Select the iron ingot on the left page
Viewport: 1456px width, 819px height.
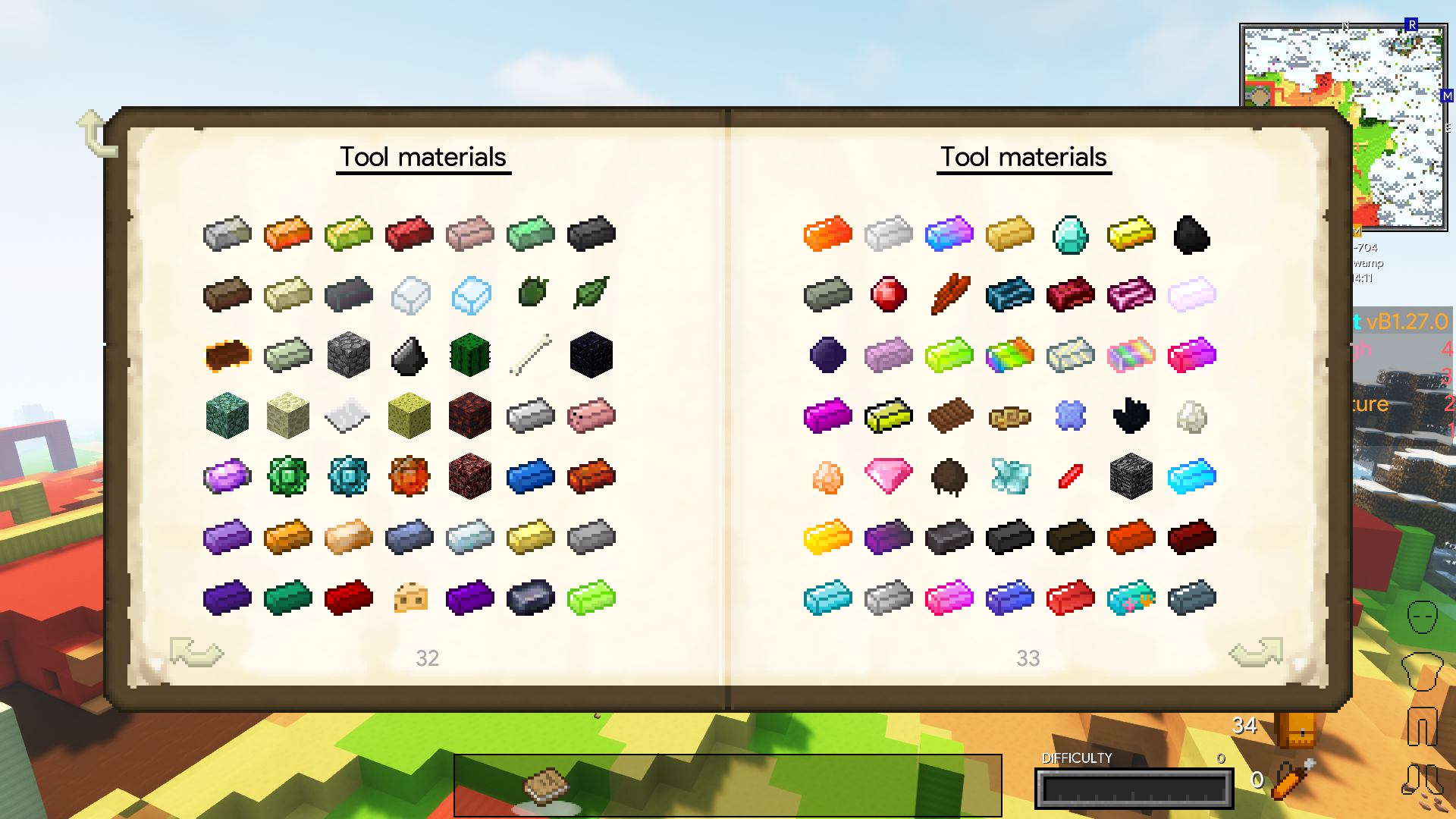[x=226, y=233]
